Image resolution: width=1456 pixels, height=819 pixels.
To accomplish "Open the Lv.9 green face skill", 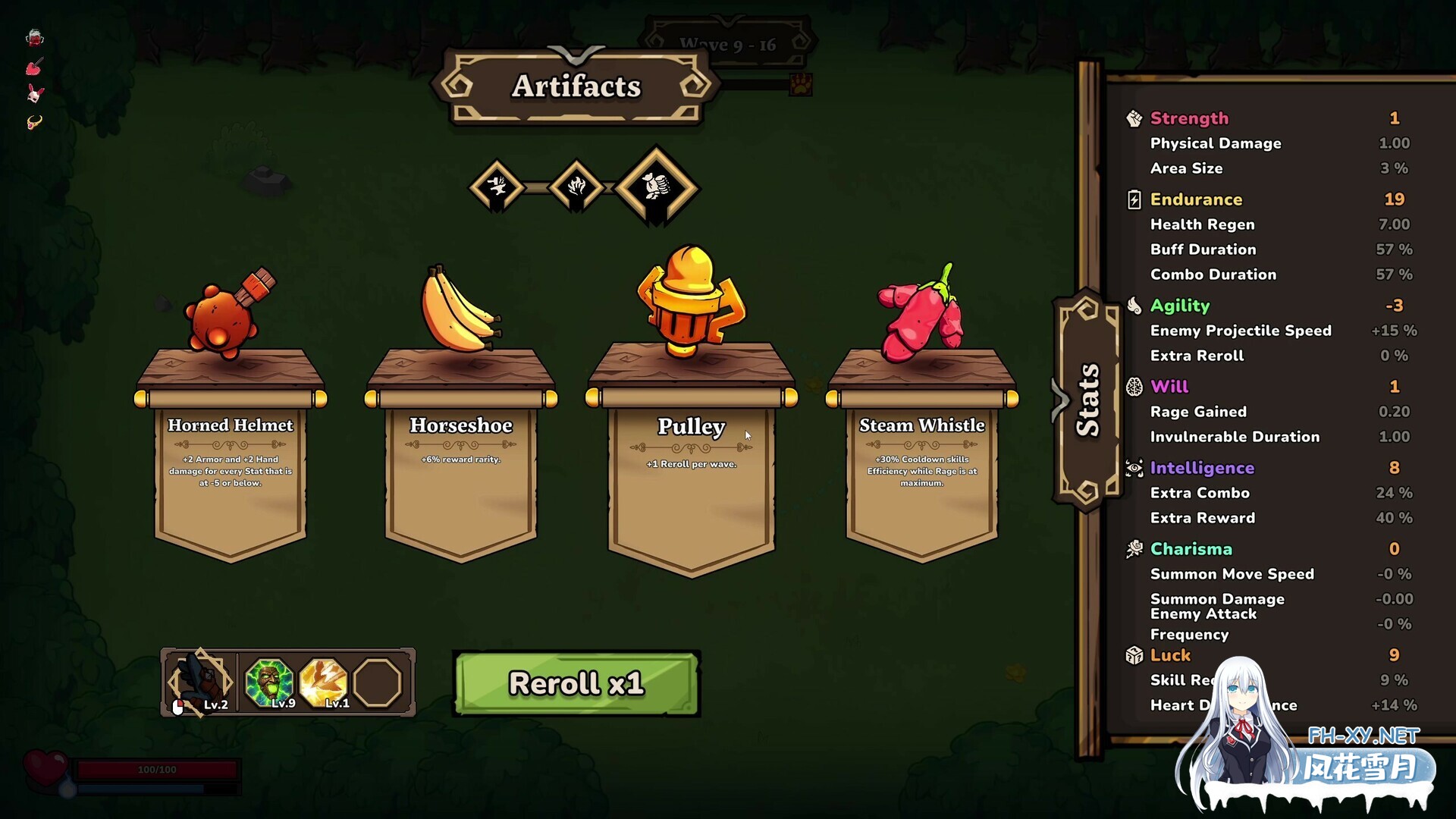I will click(x=269, y=682).
